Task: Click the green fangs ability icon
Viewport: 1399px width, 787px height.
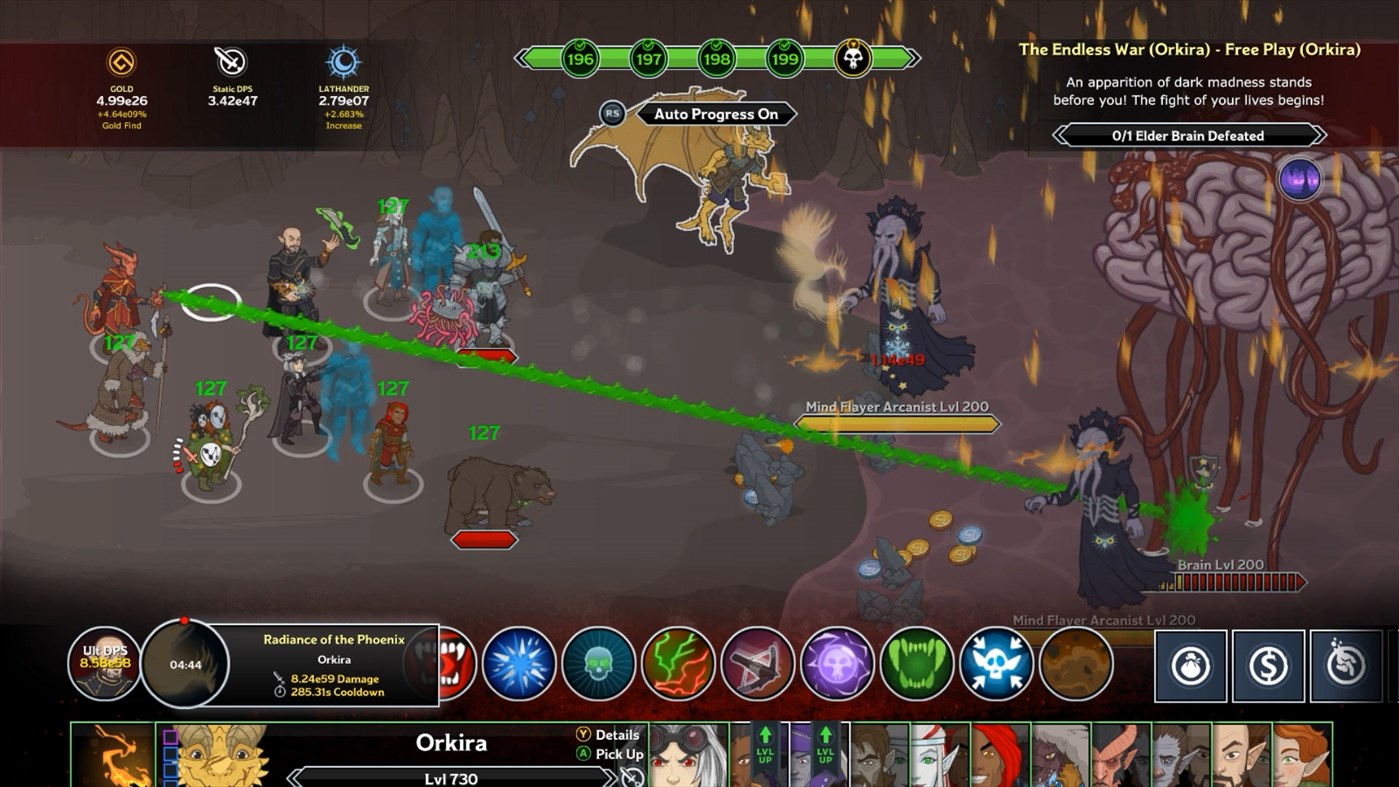Action: pyautogui.click(x=917, y=662)
